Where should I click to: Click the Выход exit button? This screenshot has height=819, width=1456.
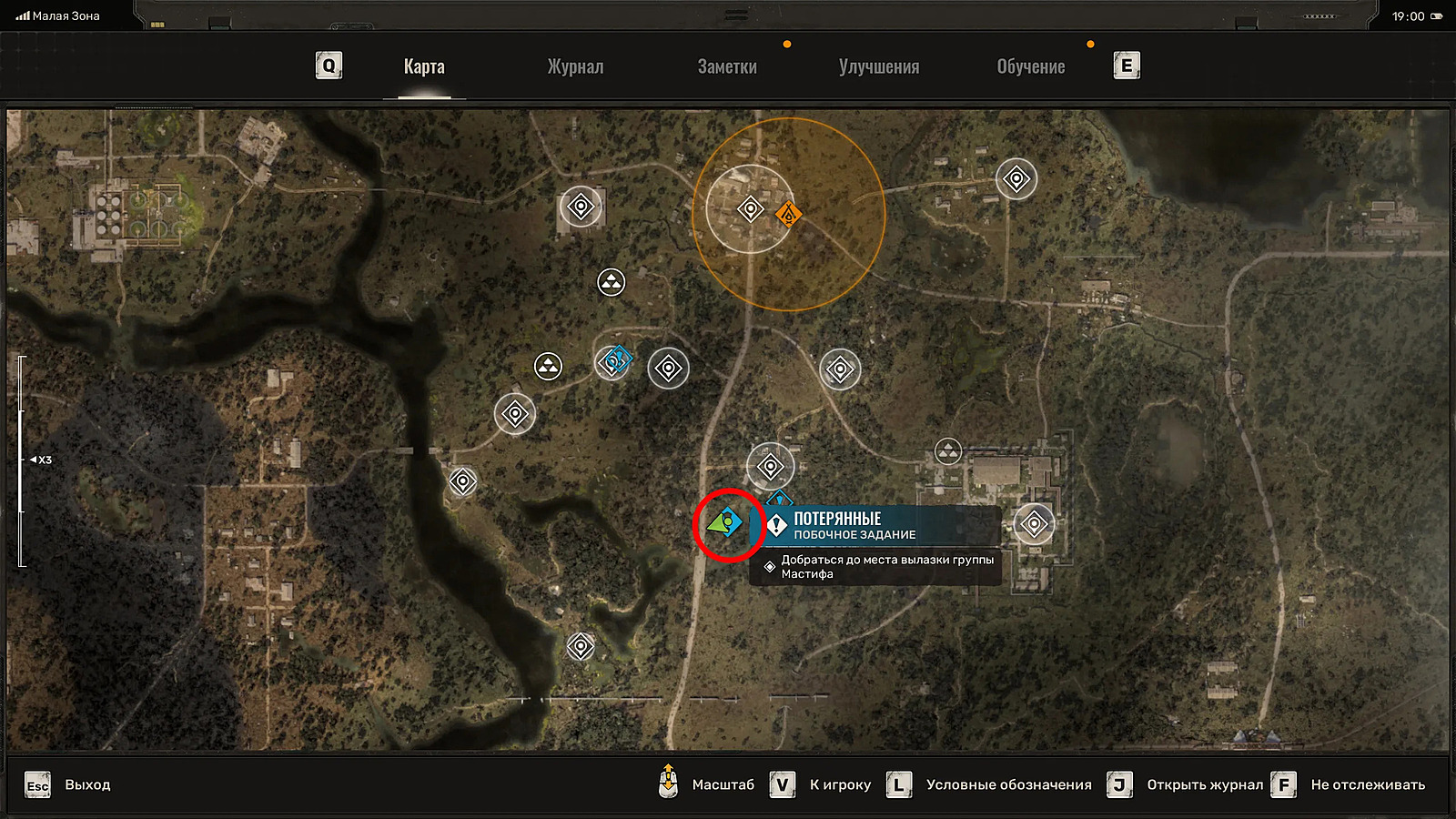click(68, 784)
